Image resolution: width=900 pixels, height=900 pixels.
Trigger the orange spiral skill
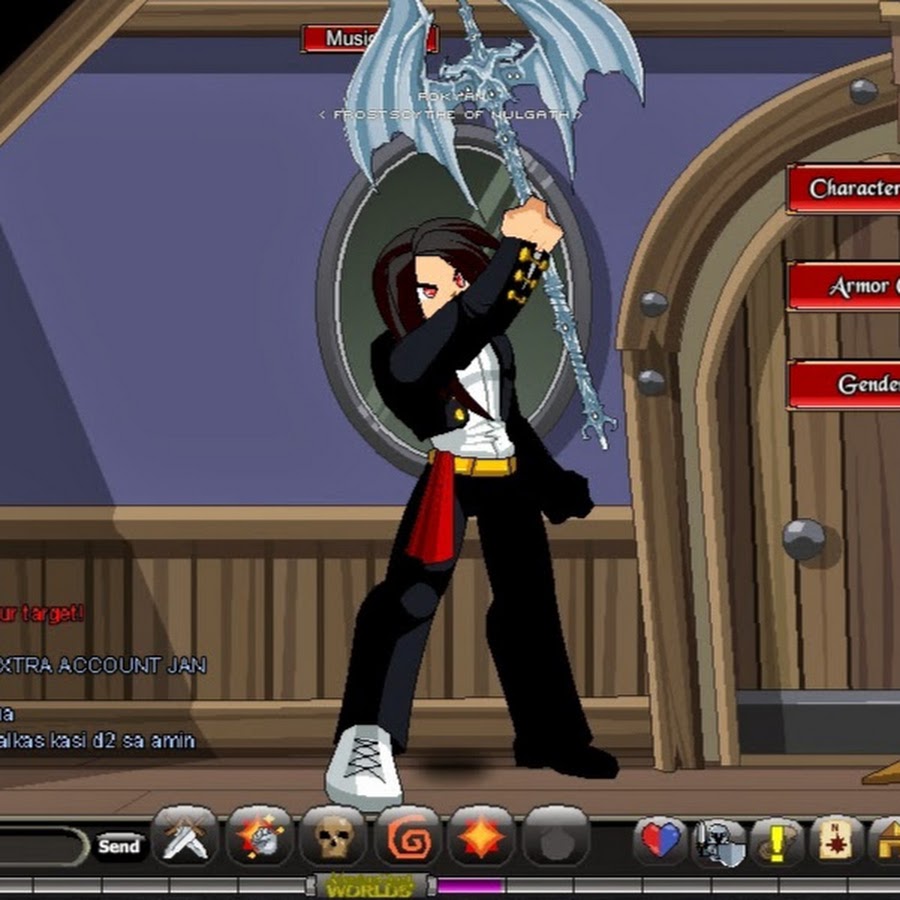tap(407, 838)
